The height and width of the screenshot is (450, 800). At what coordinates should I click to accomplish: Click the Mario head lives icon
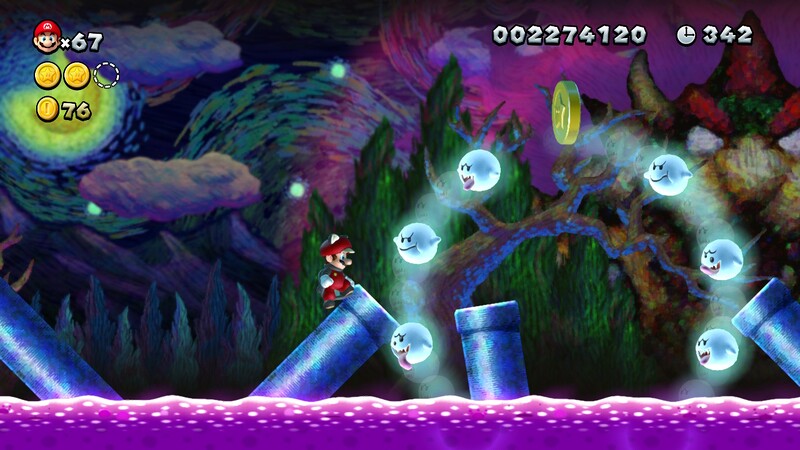click(46, 38)
